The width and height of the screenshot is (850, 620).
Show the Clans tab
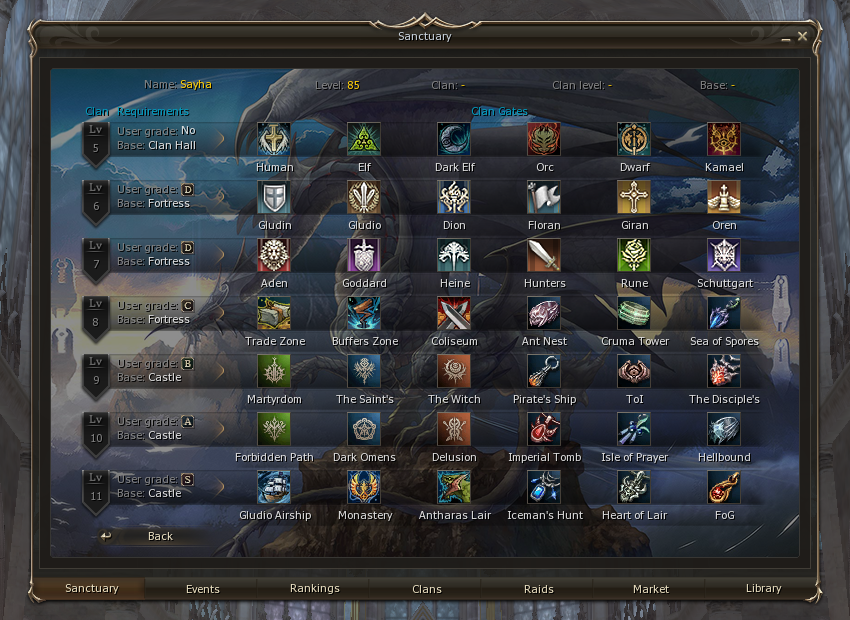pyautogui.click(x=427, y=589)
